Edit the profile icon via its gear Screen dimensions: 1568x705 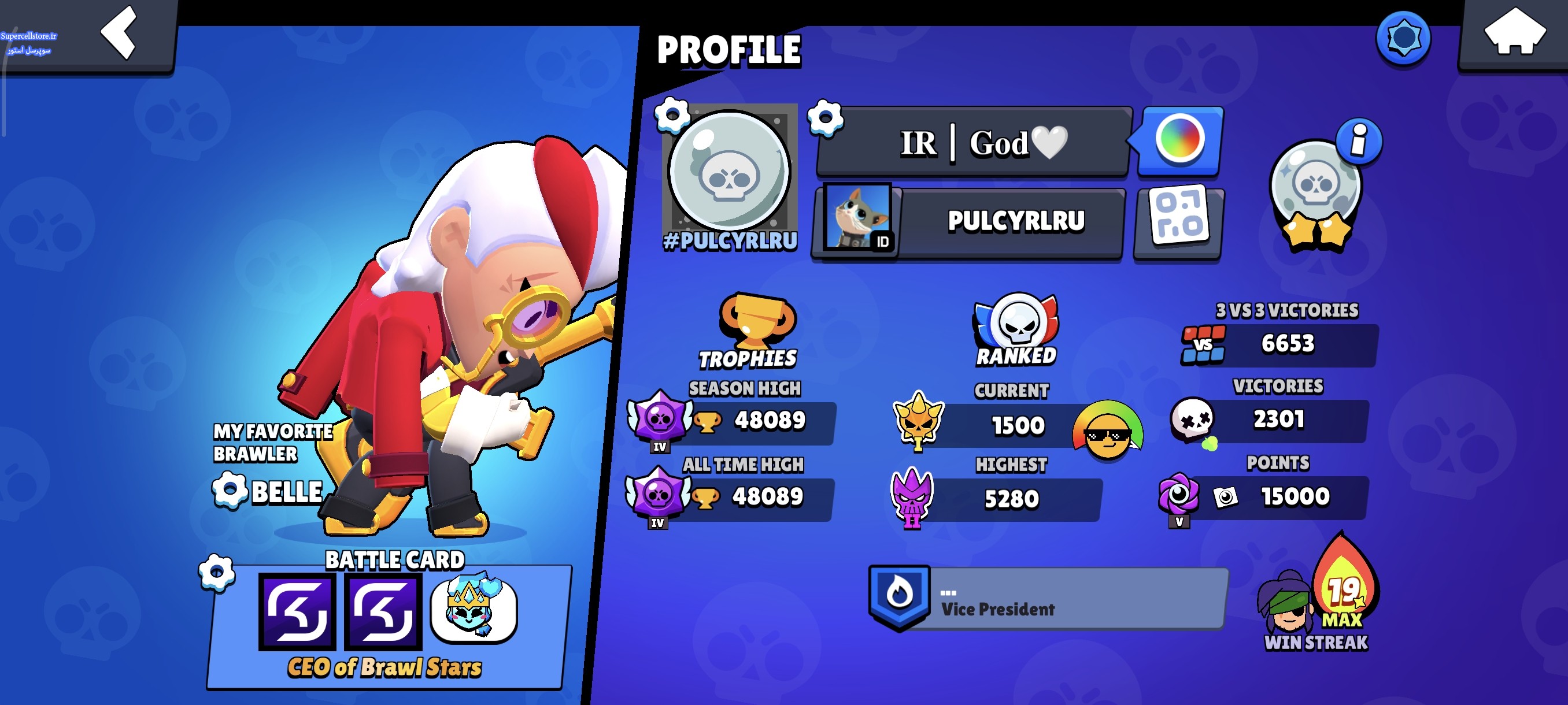[672, 114]
